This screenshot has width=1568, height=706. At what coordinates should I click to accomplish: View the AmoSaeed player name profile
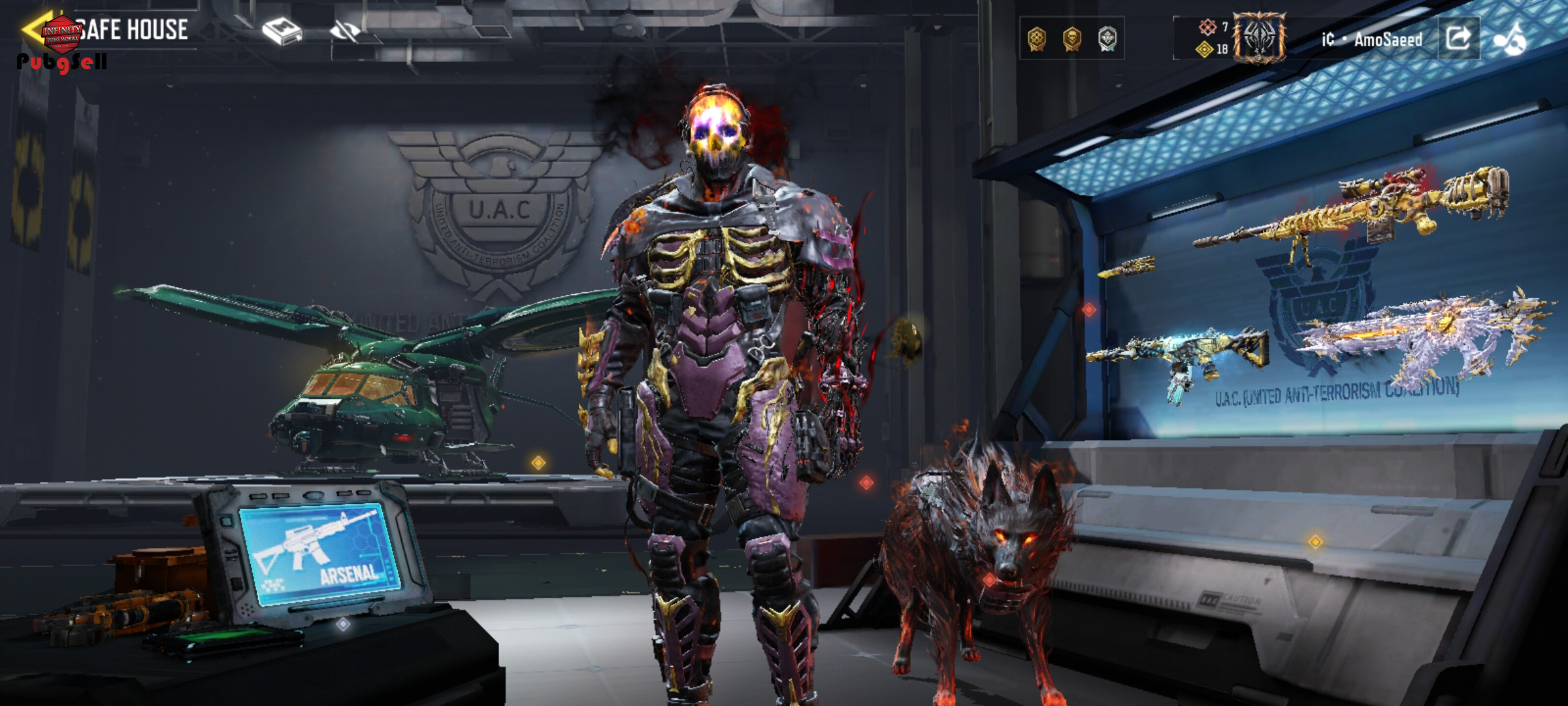1387,40
